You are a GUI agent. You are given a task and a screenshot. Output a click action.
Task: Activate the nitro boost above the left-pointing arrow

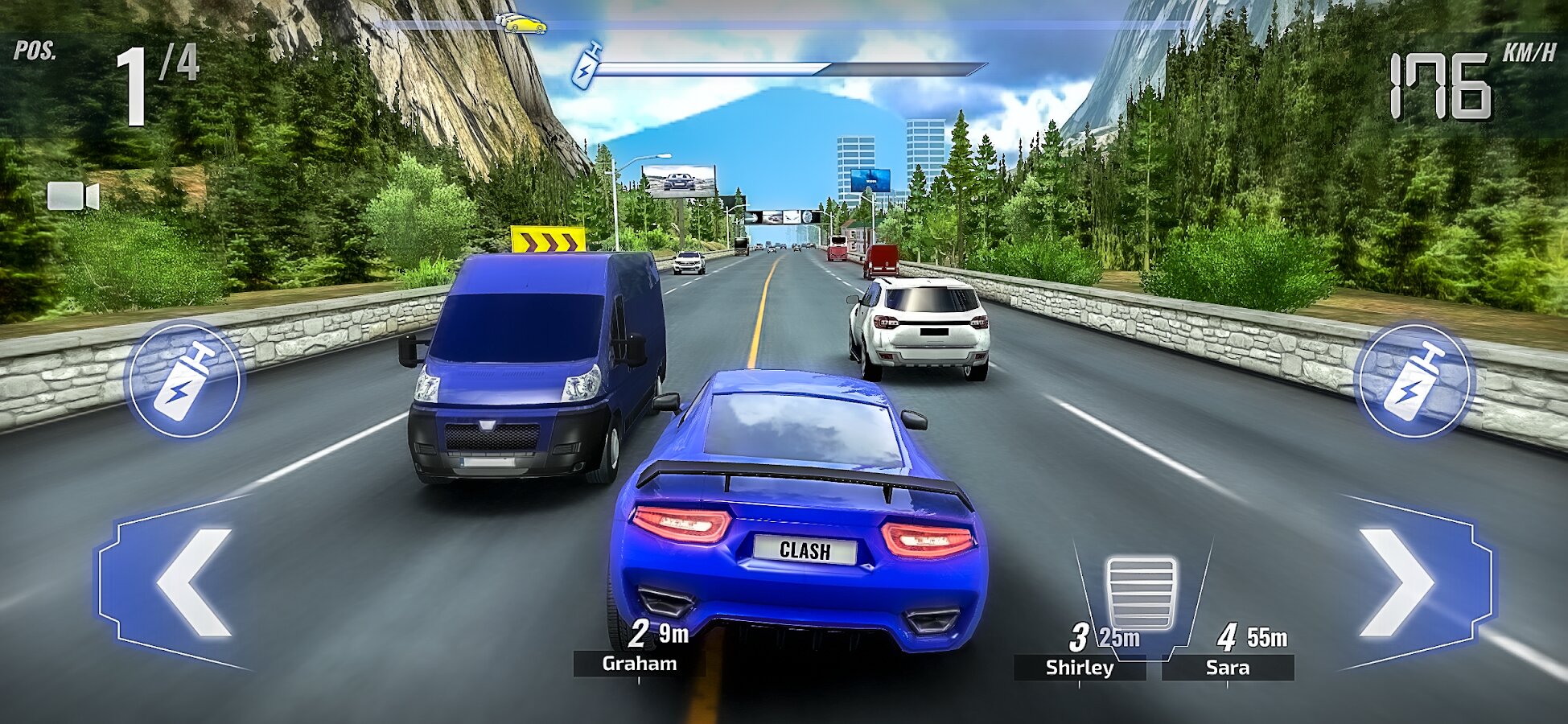[185, 381]
